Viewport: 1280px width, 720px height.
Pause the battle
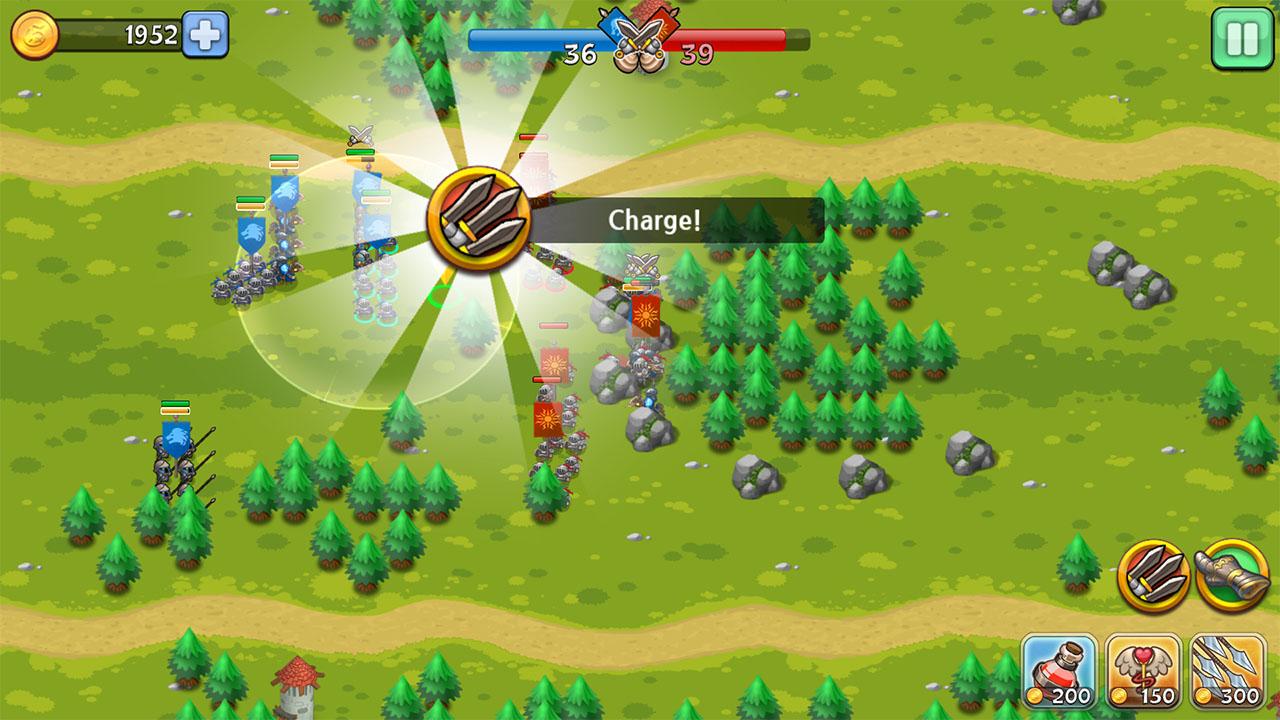point(1242,38)
